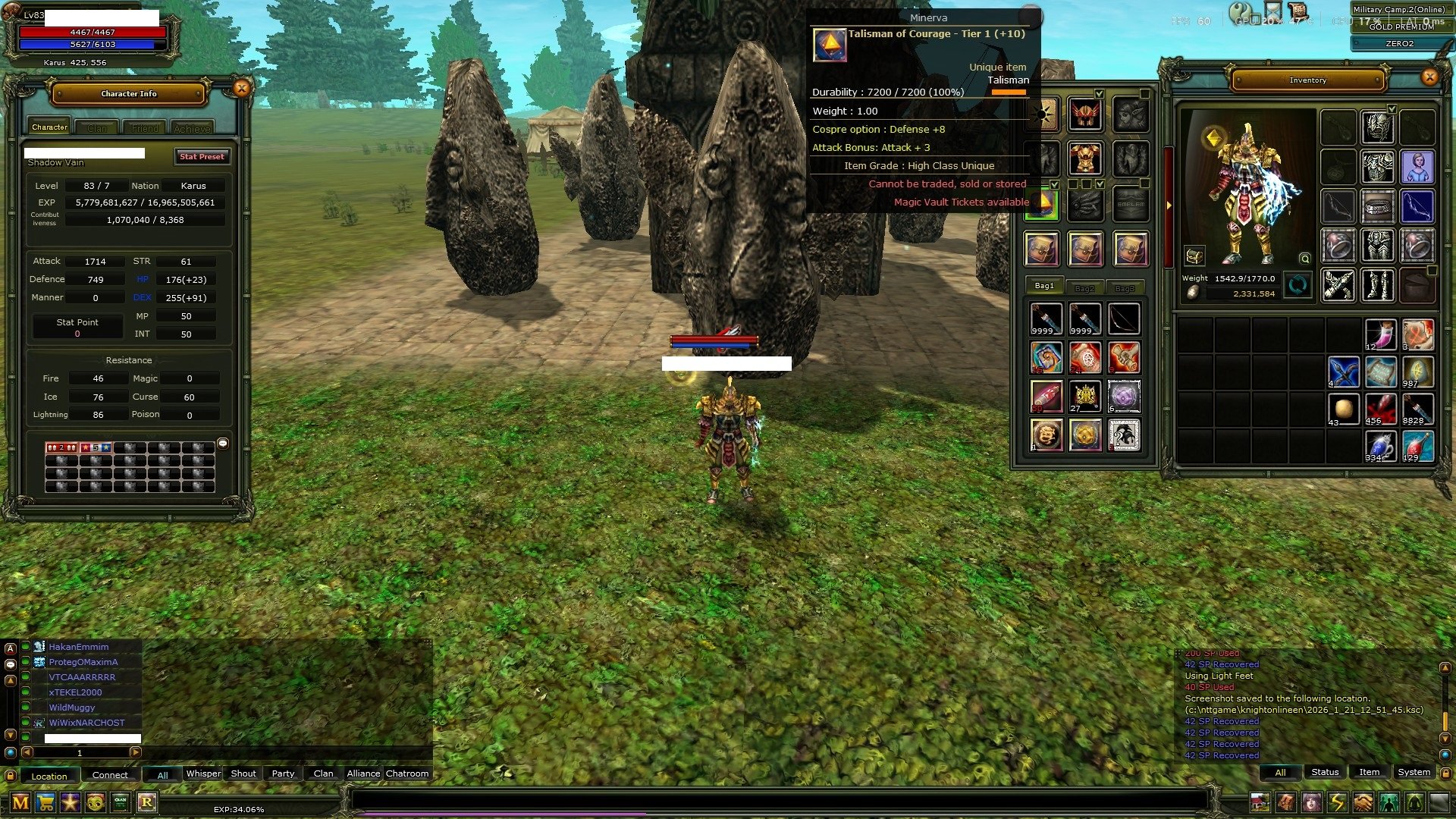Click the house icon in bottom-right toolbar
The height and width of the screenshot is (819, 1456).
click(1260, 804)
